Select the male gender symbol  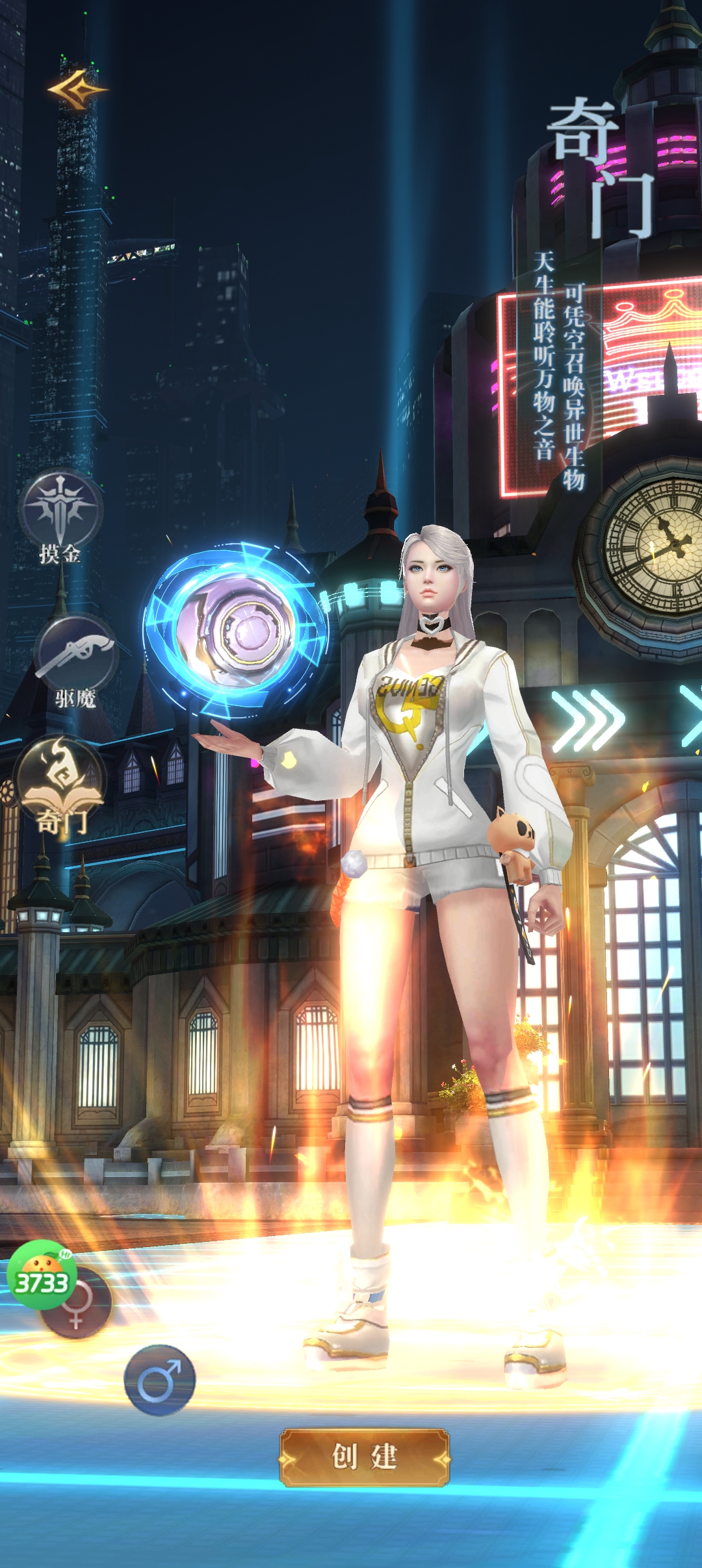pyautogui.click(x=159, y=1379)
